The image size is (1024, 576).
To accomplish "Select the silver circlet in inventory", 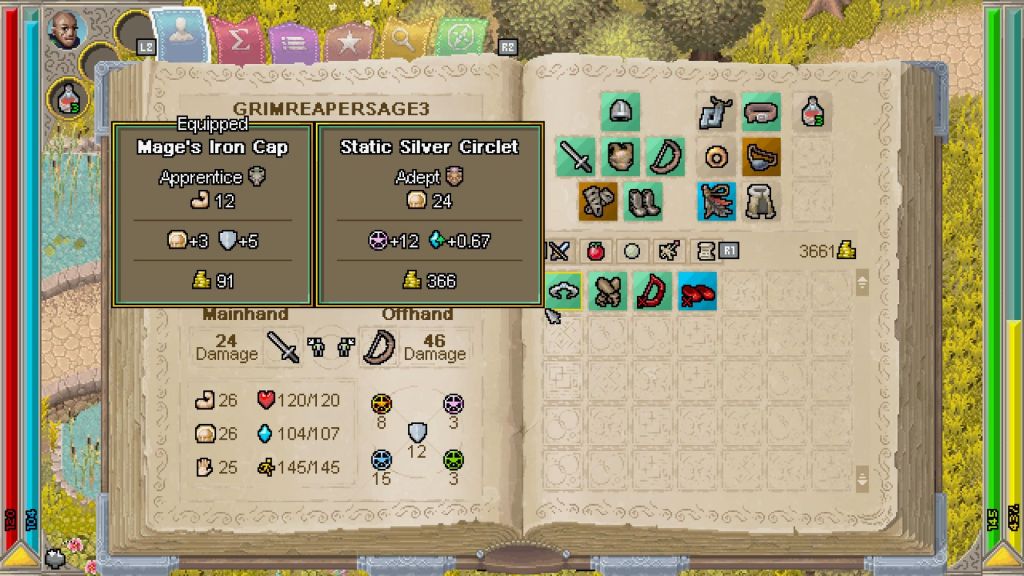I will [564, 291].
